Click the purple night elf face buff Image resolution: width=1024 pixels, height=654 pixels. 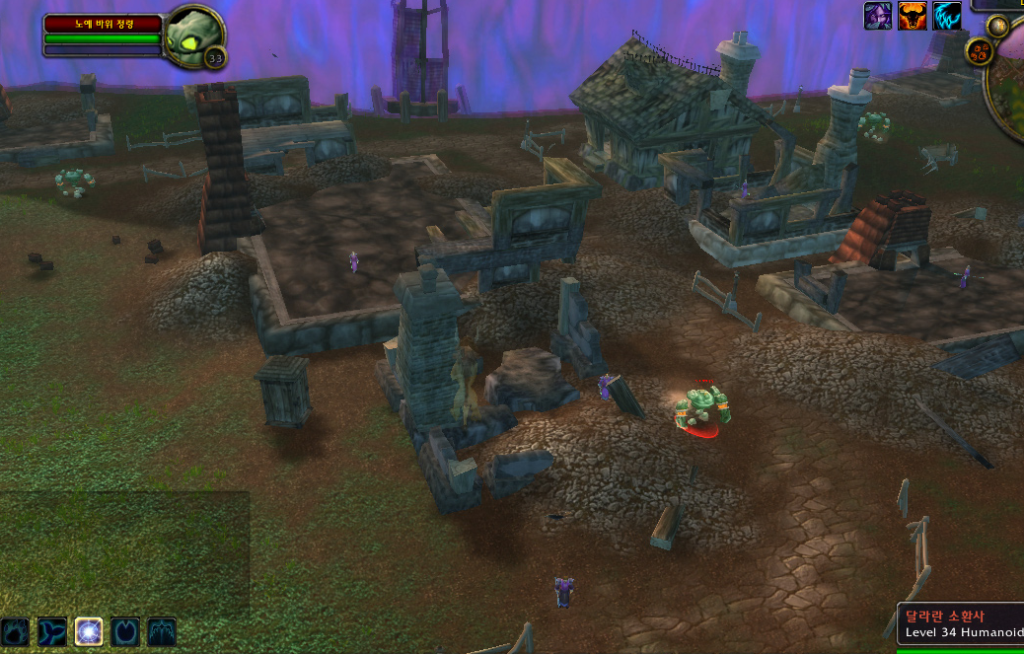click(x=878, y=16)
